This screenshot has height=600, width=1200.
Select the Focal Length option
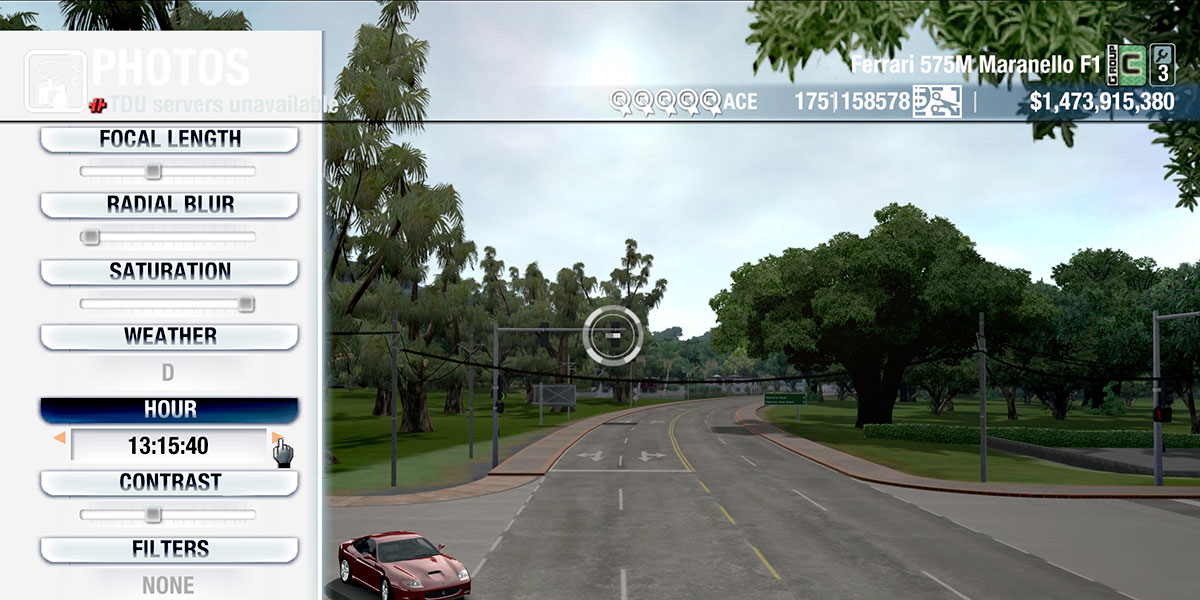pyautogui.click(x=169, y=139)
